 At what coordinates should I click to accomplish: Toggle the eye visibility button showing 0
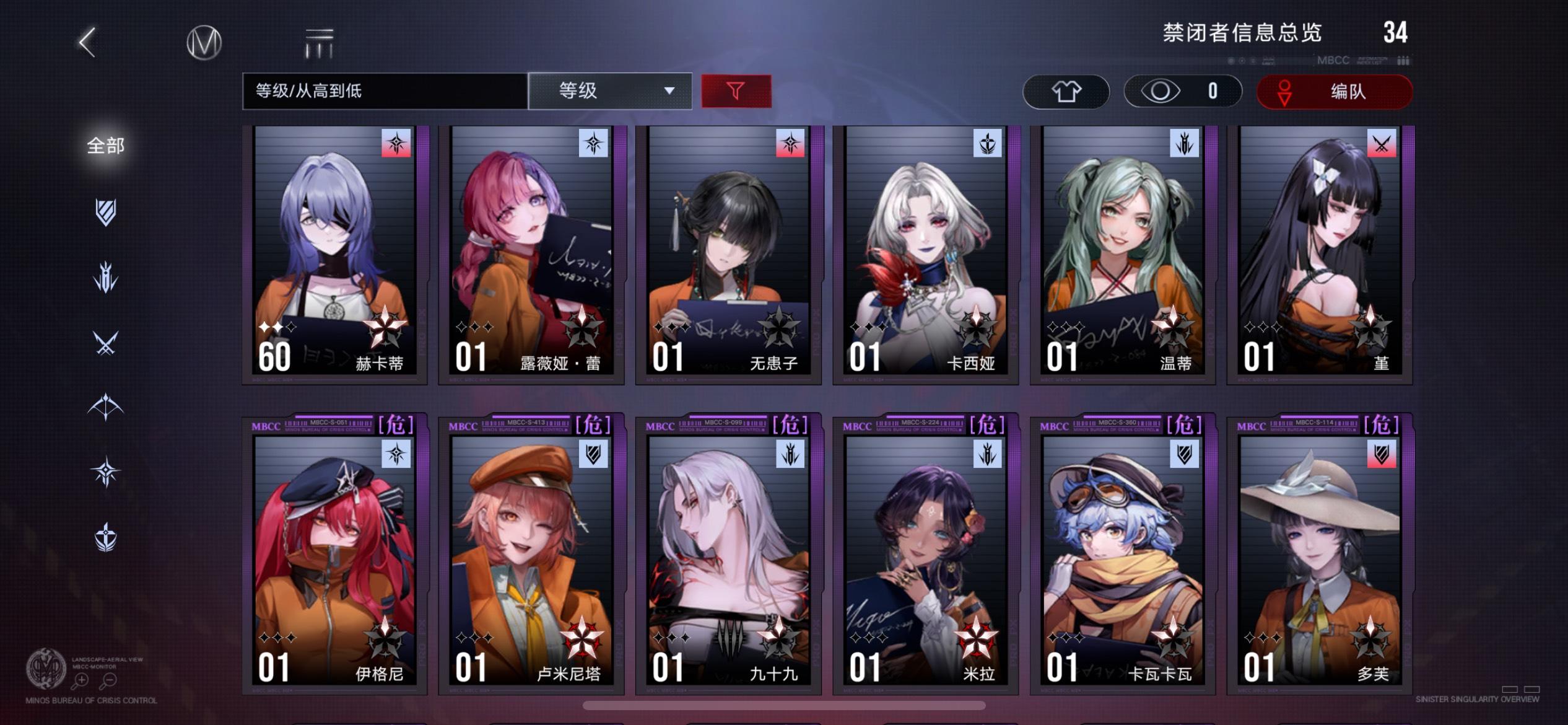pos(1182,91)
